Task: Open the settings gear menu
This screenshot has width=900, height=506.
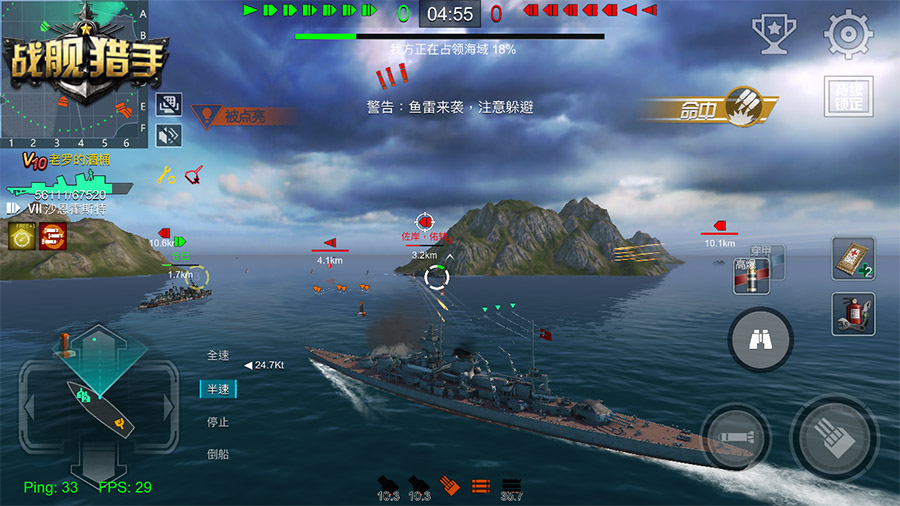Action: tap(848, 35)
